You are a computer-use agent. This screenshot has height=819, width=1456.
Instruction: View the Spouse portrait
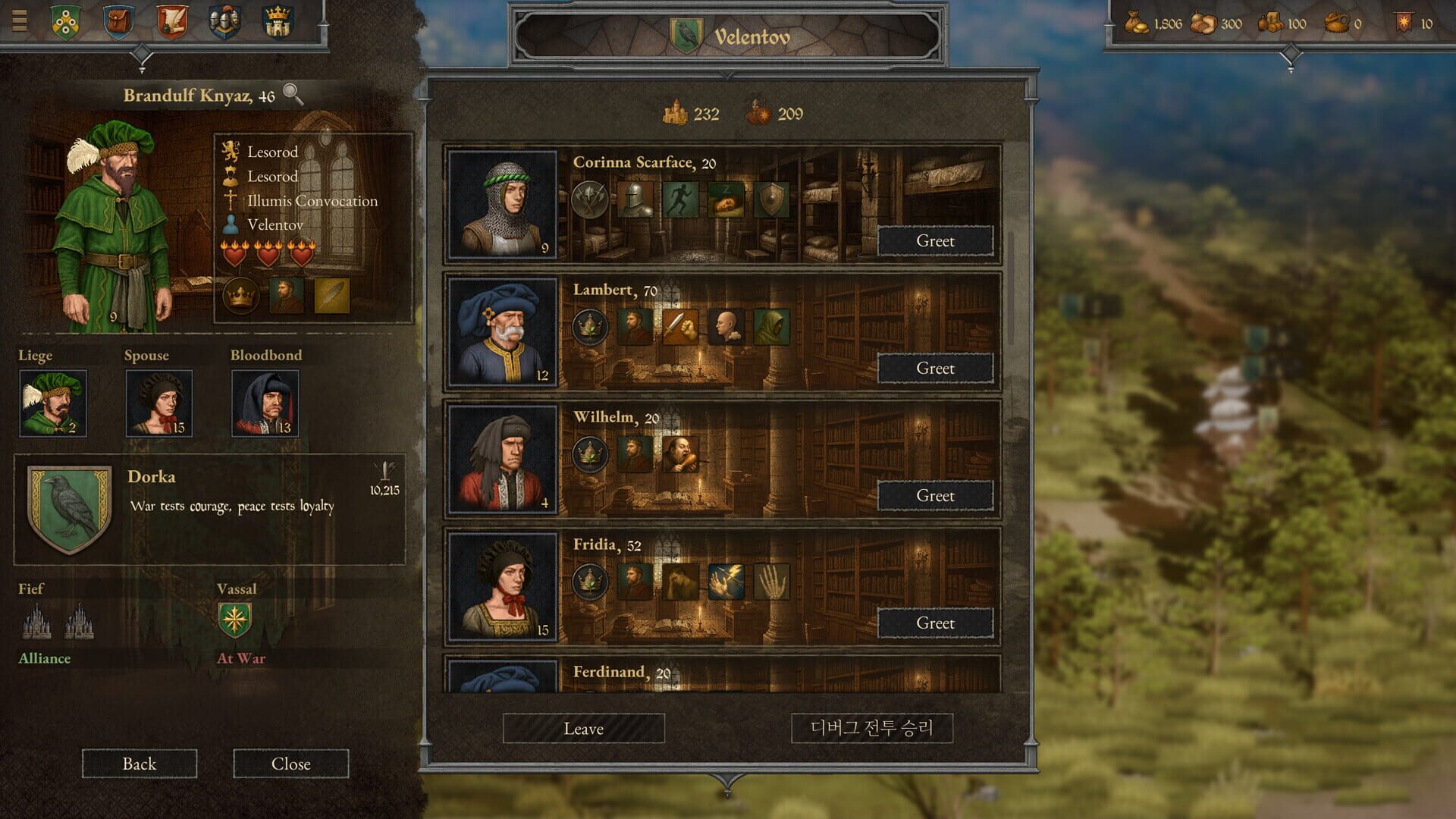(x=158, y=403)
